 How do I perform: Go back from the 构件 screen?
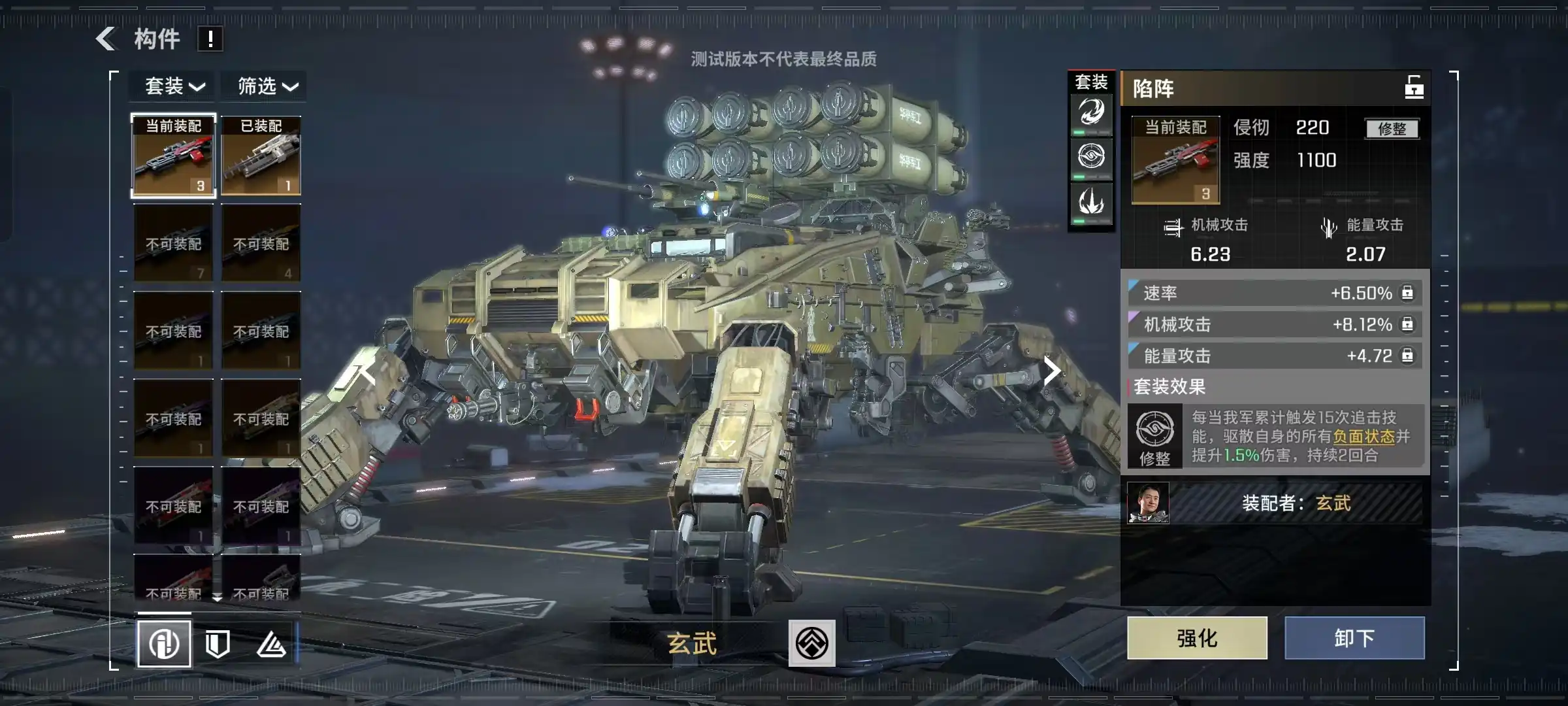[x=106, y=39]
